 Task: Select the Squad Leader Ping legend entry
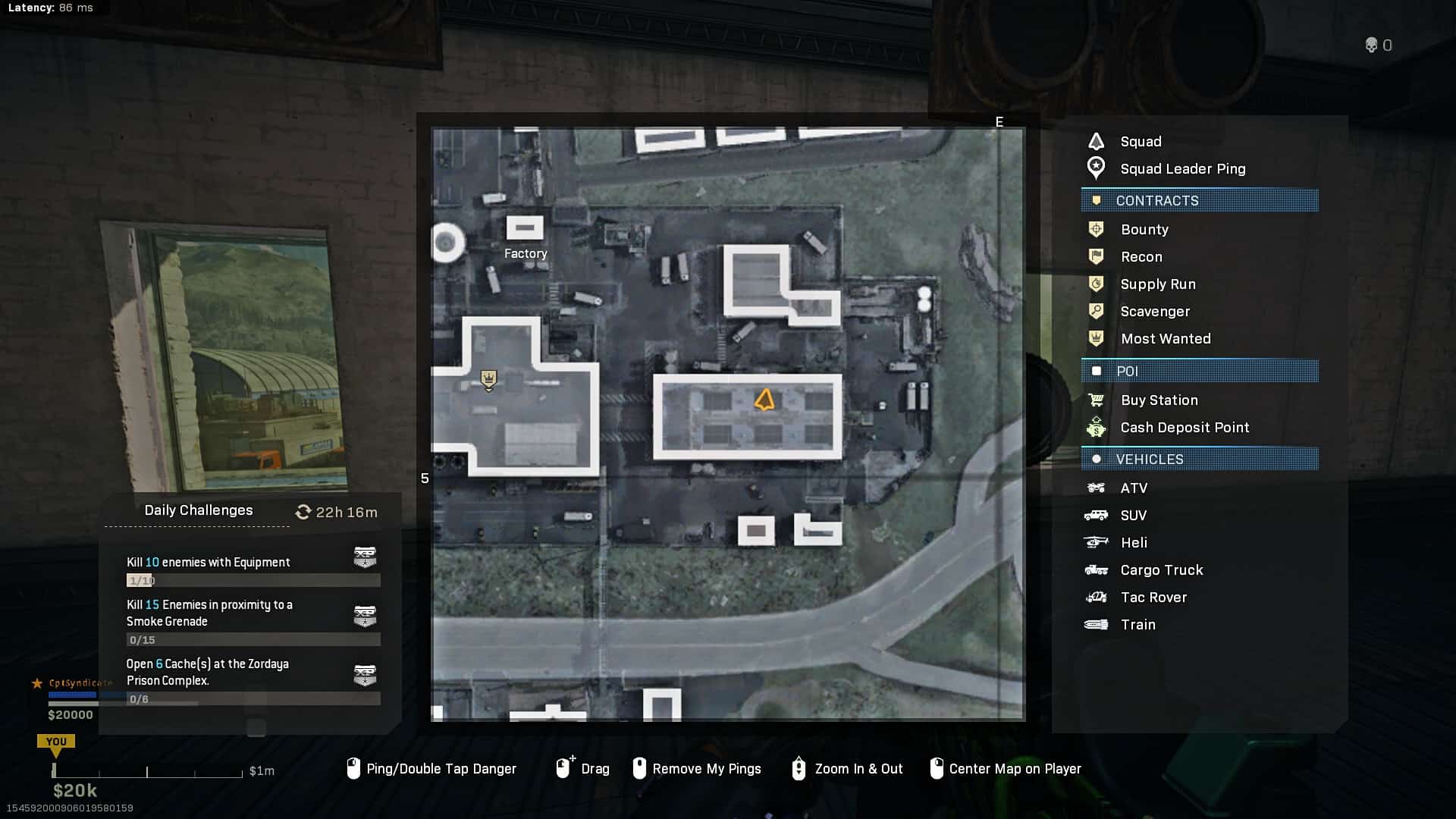click(1182, 169)
